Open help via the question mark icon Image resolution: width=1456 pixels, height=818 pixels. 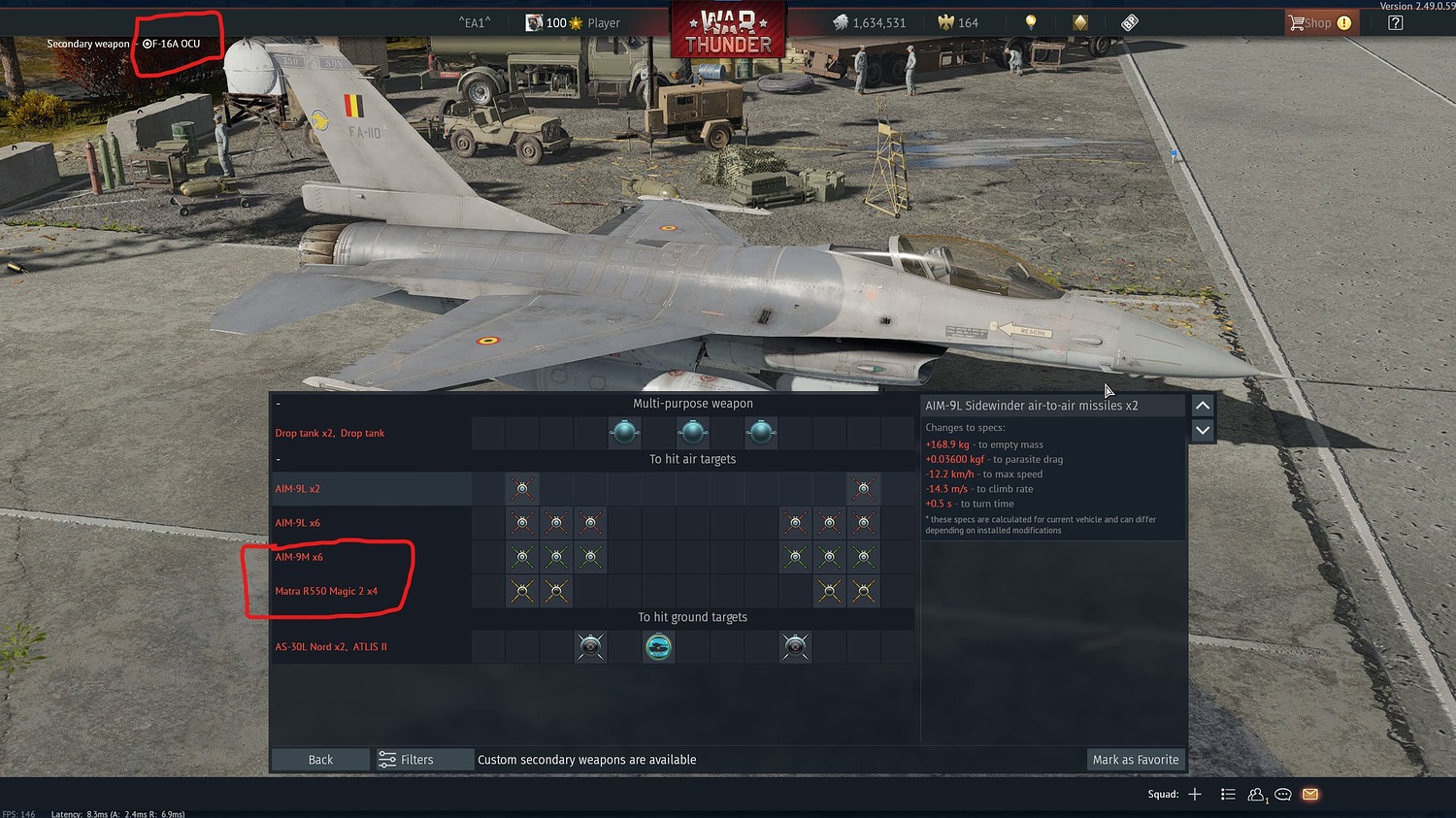pyautogui.click(x=1394, y=21)
